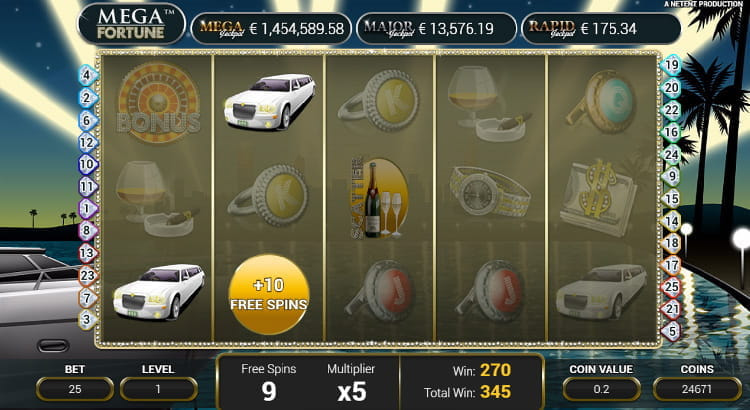Show payline 19 marker
750x410 pixels.
(x=672, y=65)
